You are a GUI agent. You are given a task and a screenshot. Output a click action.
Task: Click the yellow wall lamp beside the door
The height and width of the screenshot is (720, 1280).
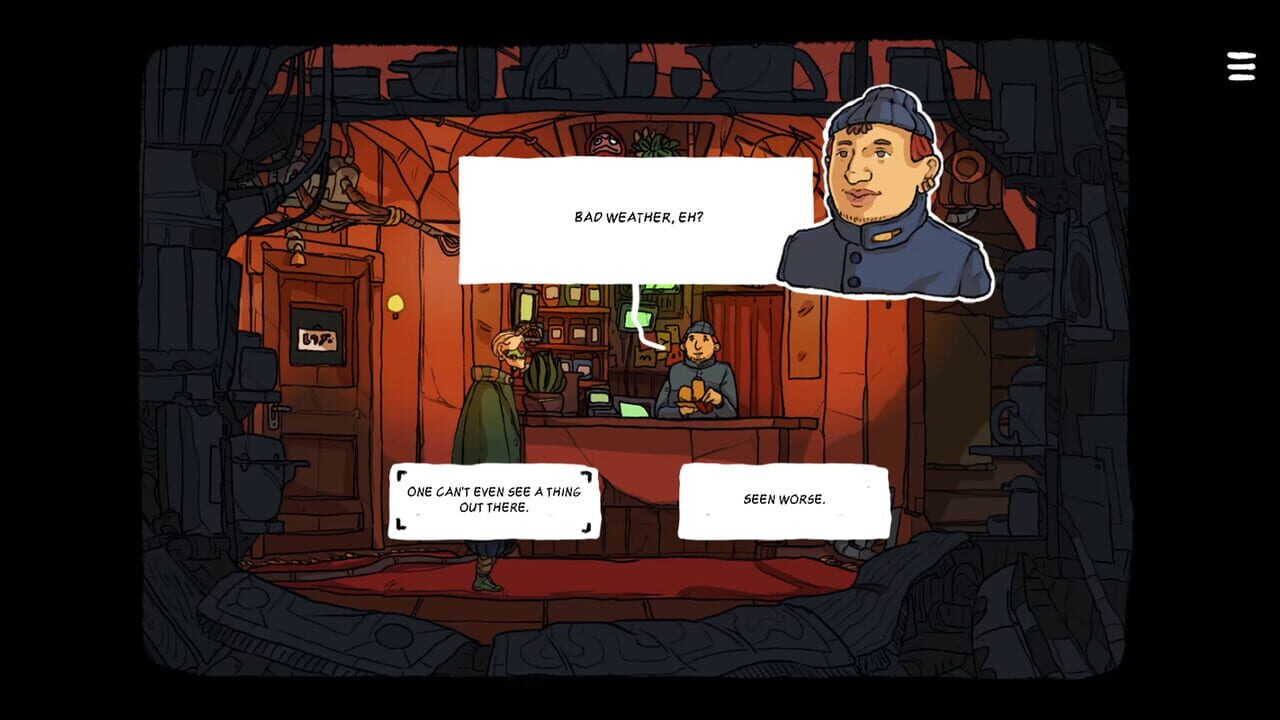(x=395, y=304)
